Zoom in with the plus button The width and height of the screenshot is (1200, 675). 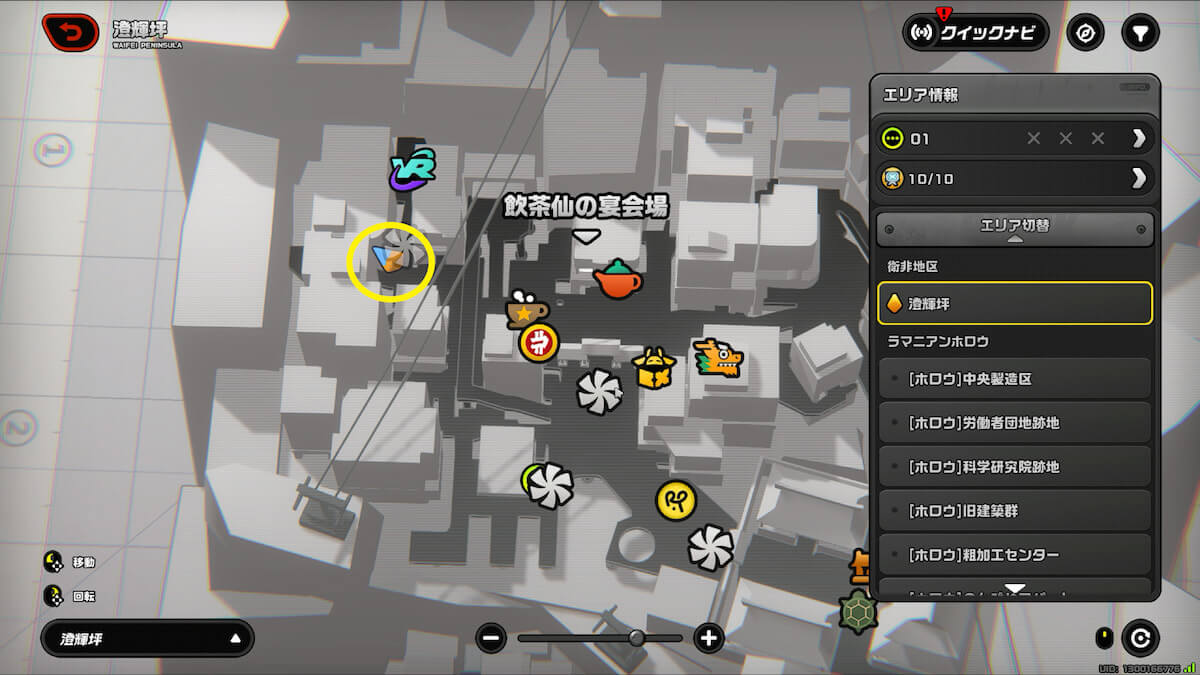click(709, 638)
